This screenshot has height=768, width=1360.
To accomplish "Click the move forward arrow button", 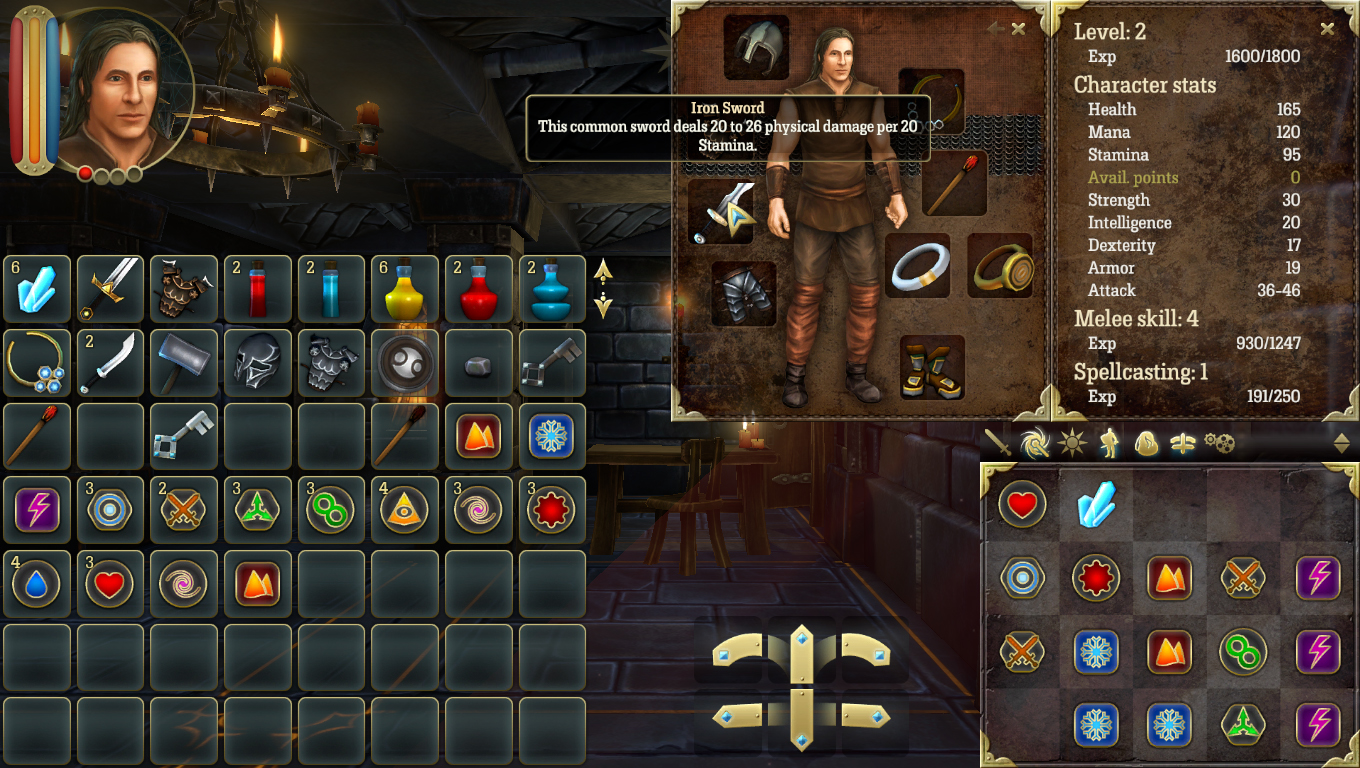I will (x=801, y=652).
